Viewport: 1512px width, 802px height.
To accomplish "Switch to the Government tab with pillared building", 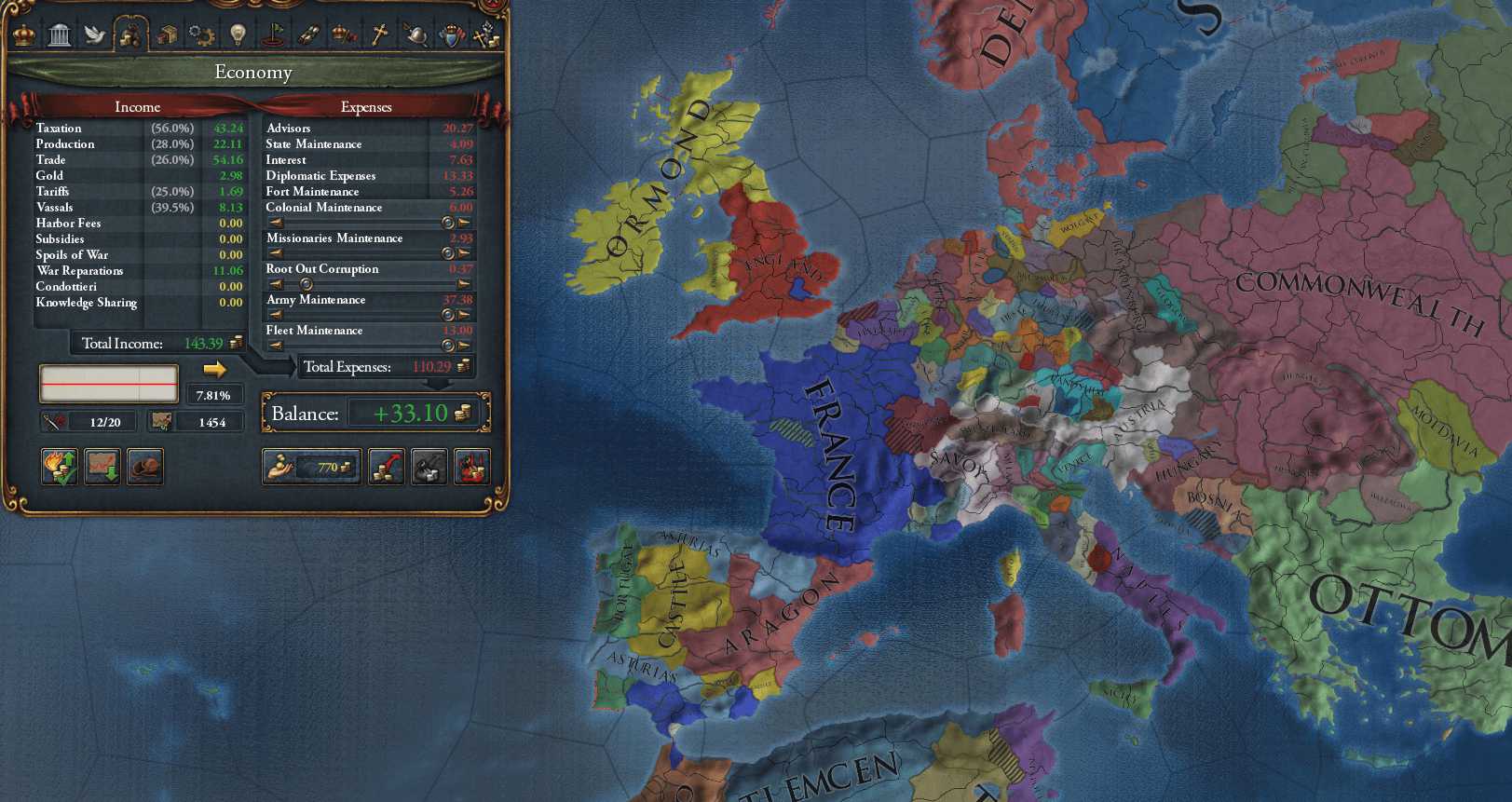I will [x=59, y=35].
